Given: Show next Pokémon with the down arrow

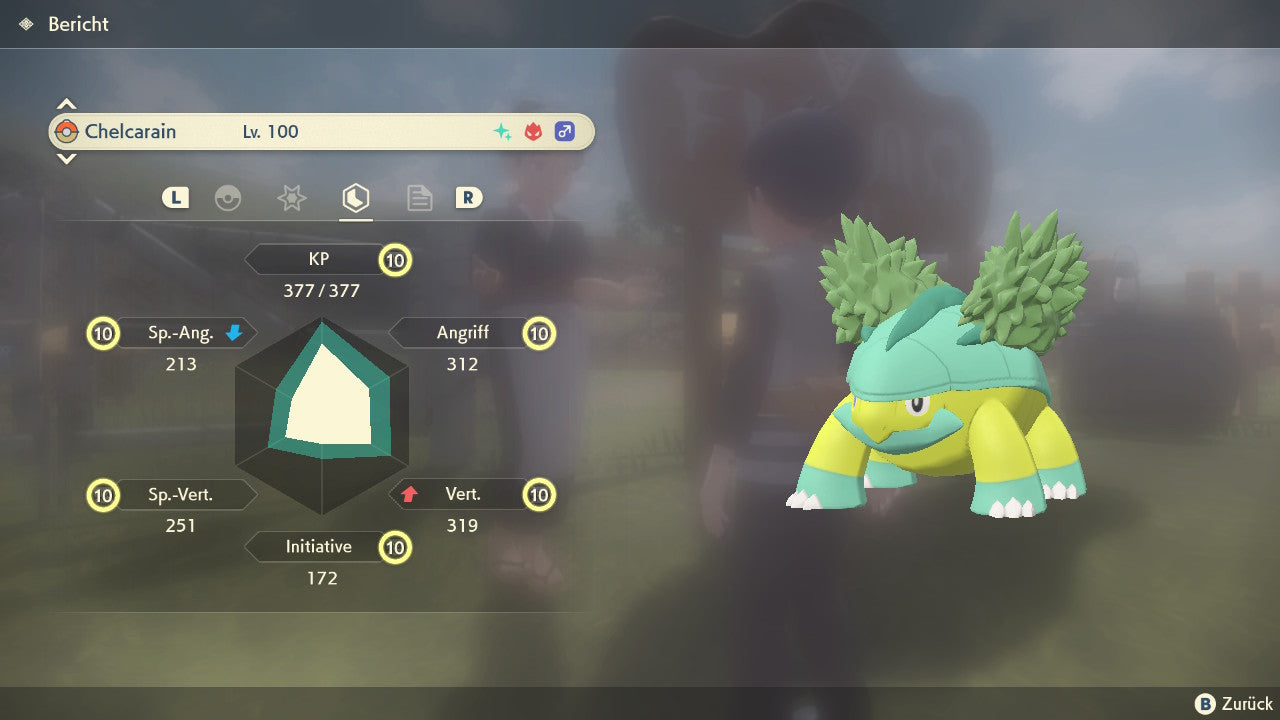Looking at the screenshot, I should 66,158.
